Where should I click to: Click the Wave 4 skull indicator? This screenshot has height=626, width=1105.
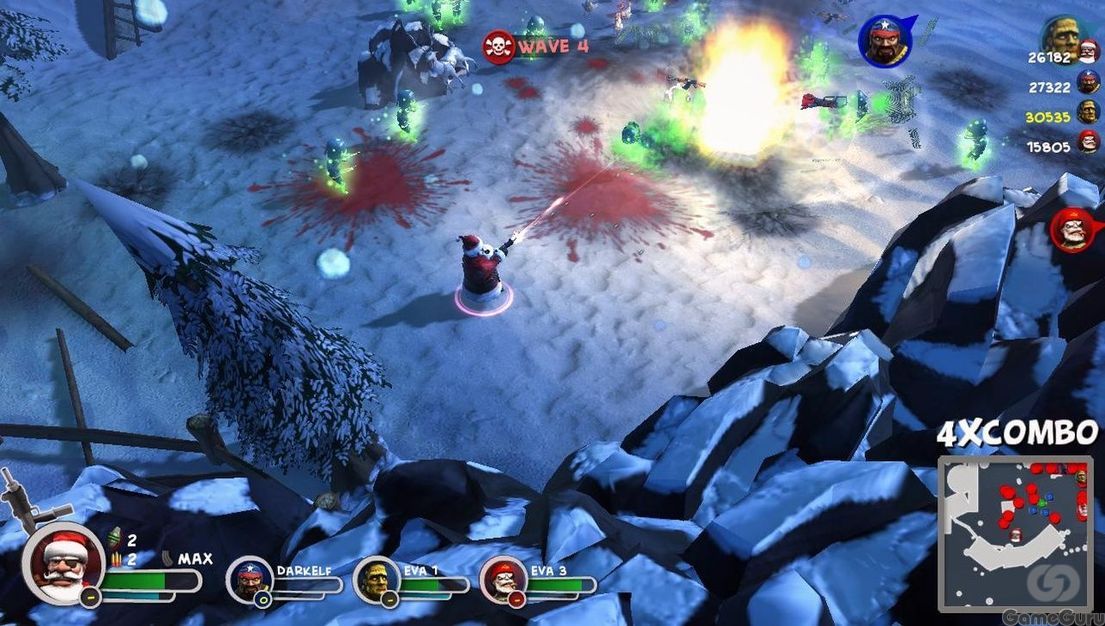(x=498, y=46)
